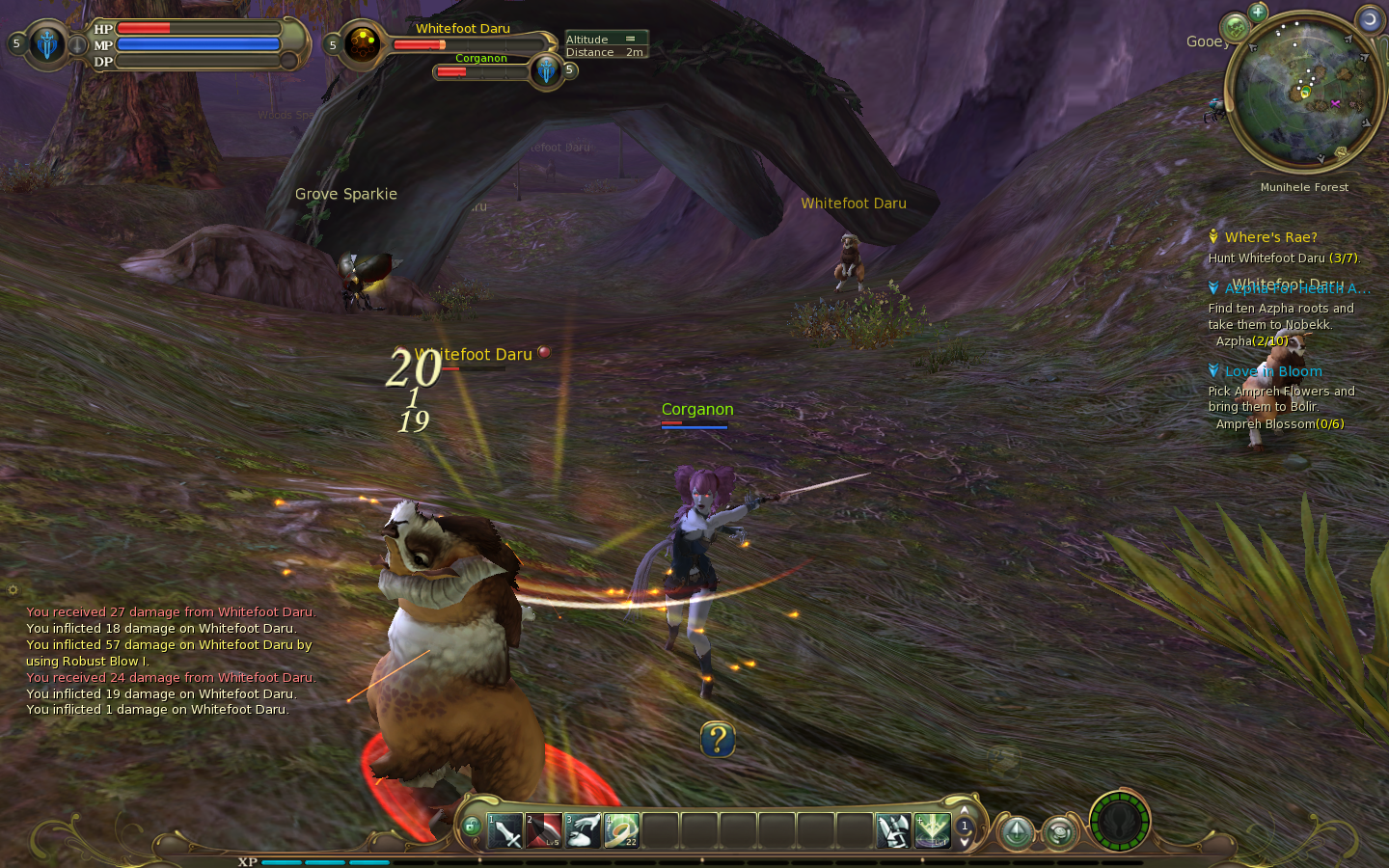Image resolution: width=1389 pixels, height=868 pixels.
Task: Activate the red blade skill in slot 2
Action: pos(544,830)
